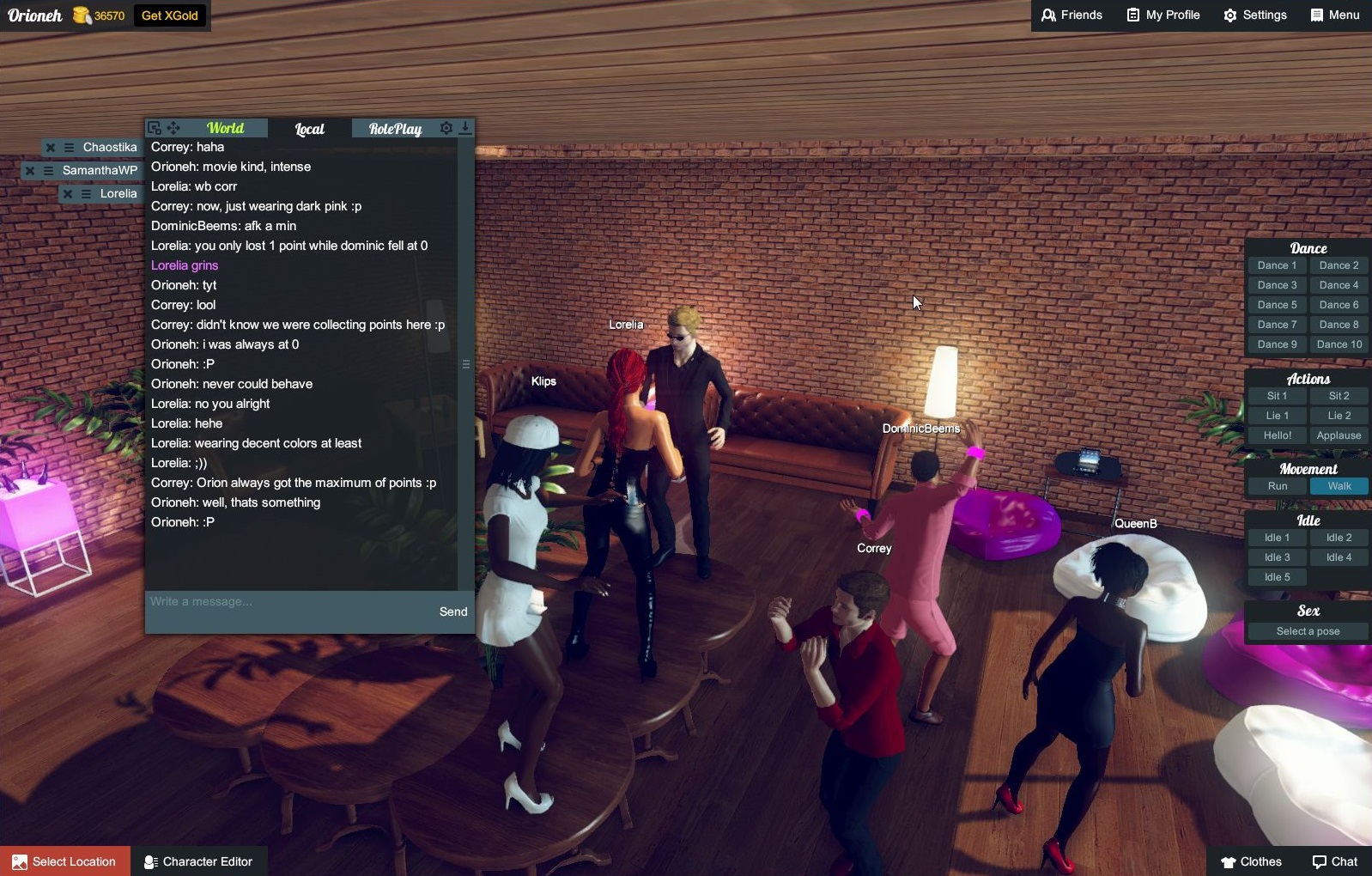Switch to the RolePlay chat tab
1372x876 pixels.
pyautogui.click(x=395, y=128)
